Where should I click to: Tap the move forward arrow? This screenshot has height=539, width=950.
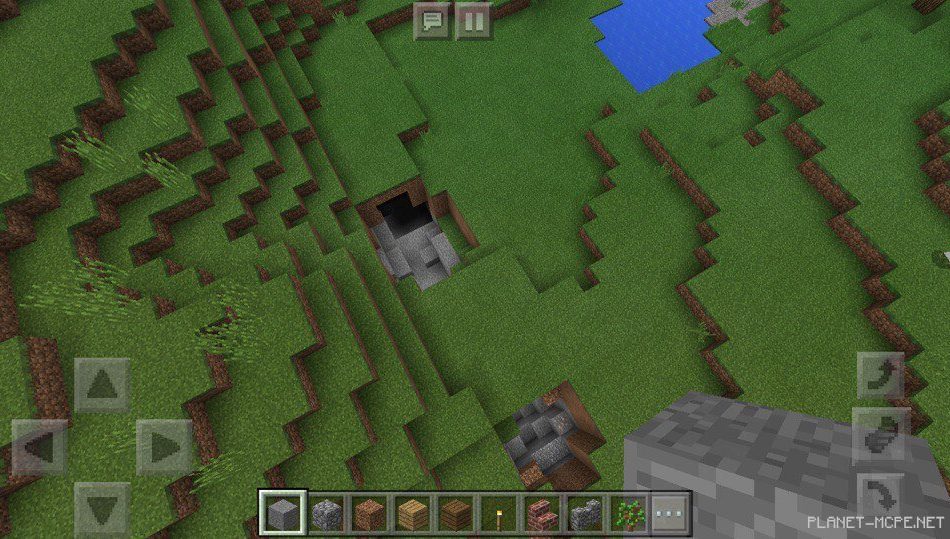[x=102, y=384]
